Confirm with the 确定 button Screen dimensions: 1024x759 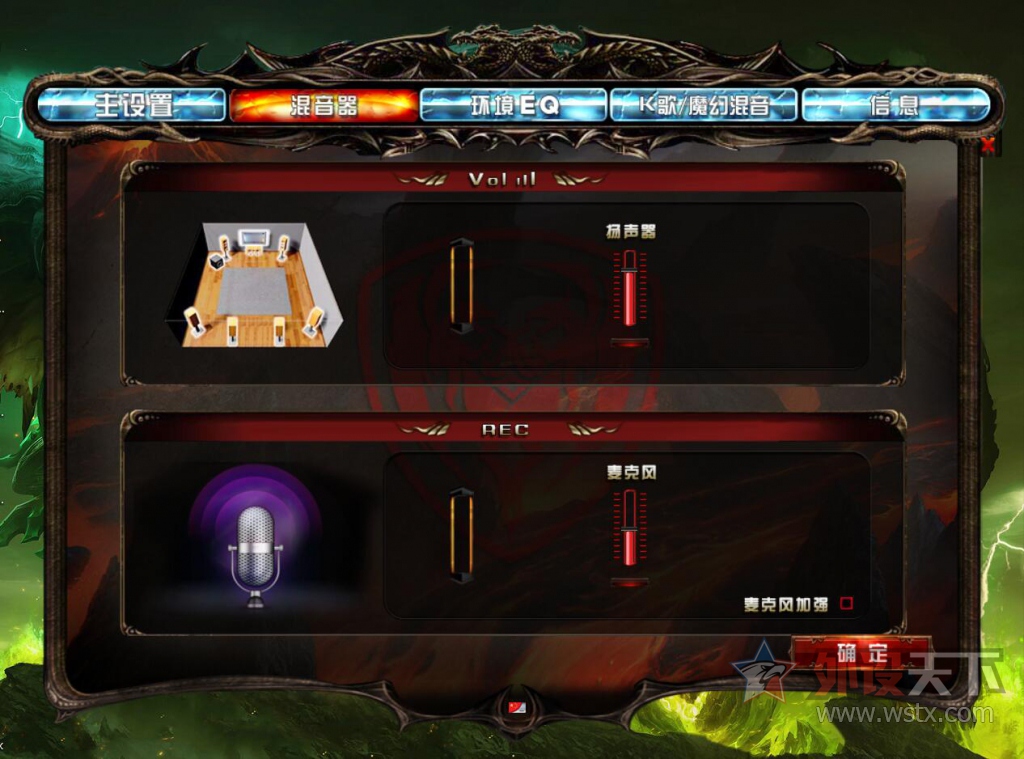[x=861, y=653]
